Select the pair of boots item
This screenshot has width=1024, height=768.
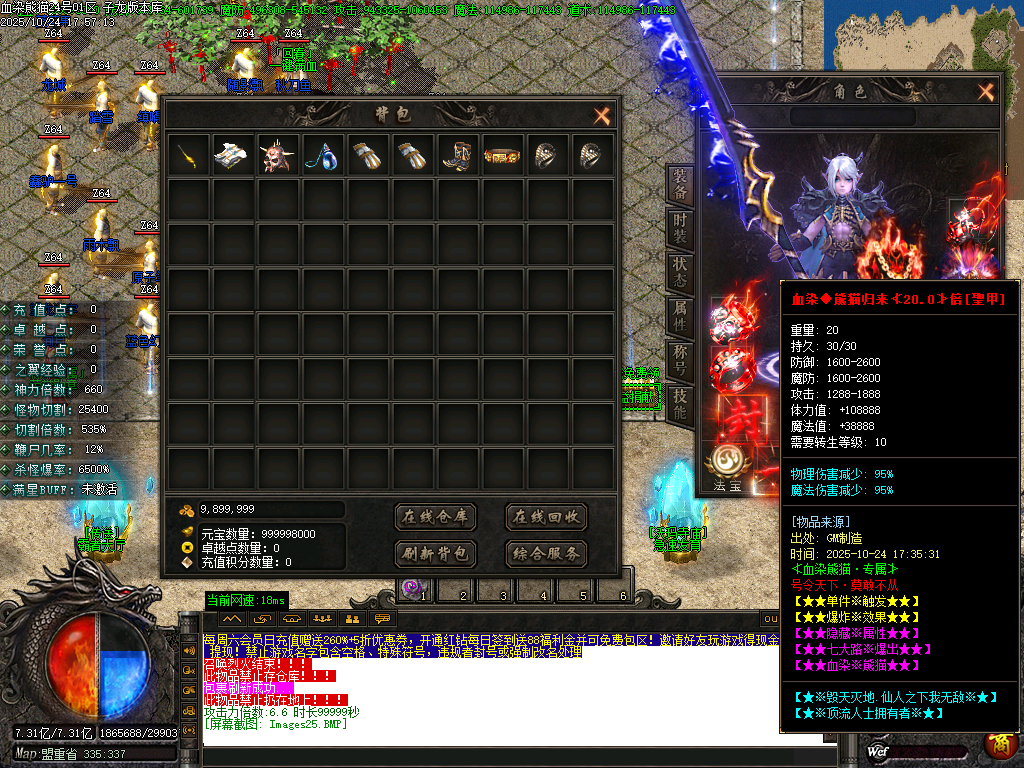458,155
